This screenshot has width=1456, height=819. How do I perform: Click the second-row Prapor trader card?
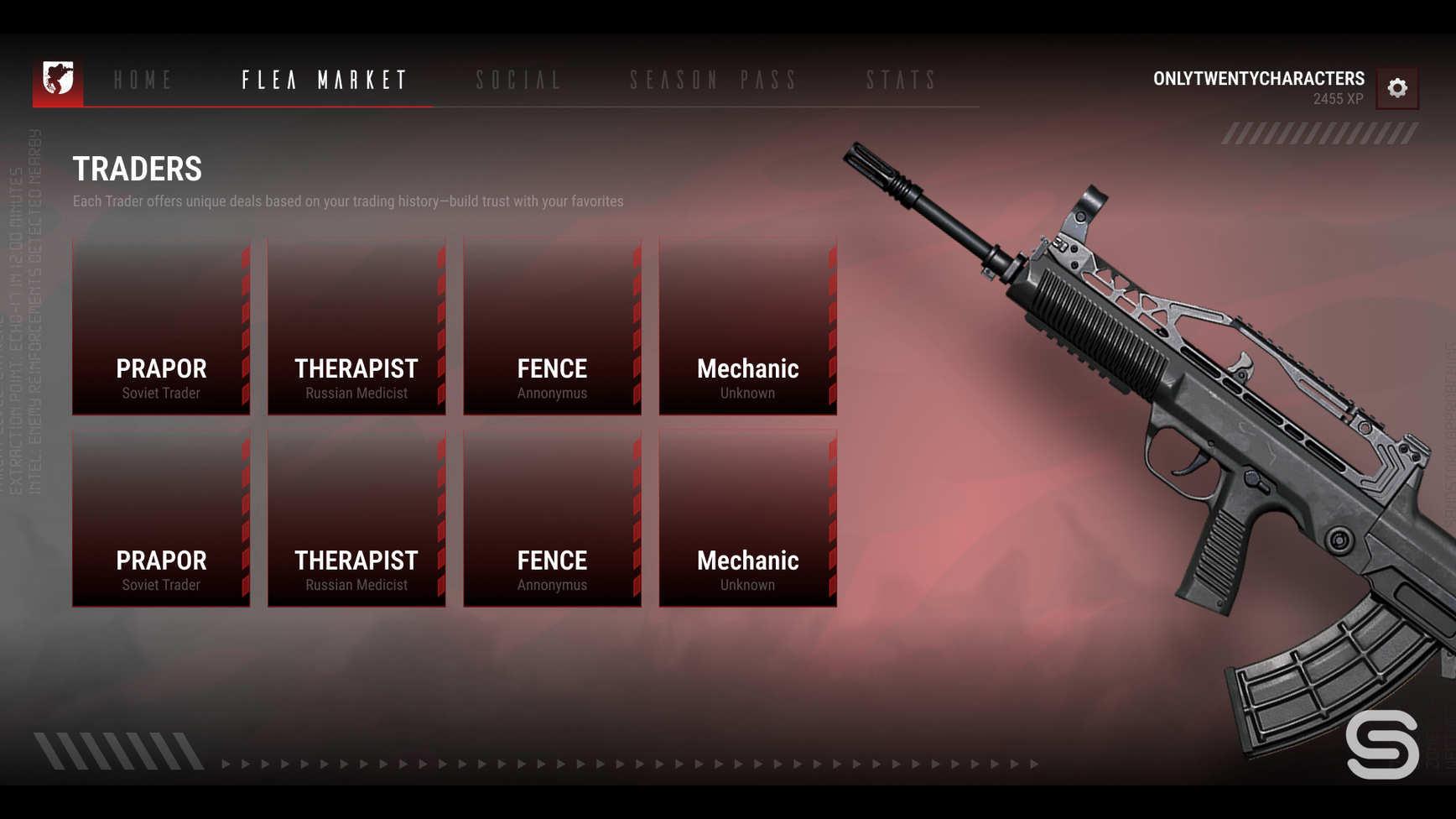pos(161,519)
